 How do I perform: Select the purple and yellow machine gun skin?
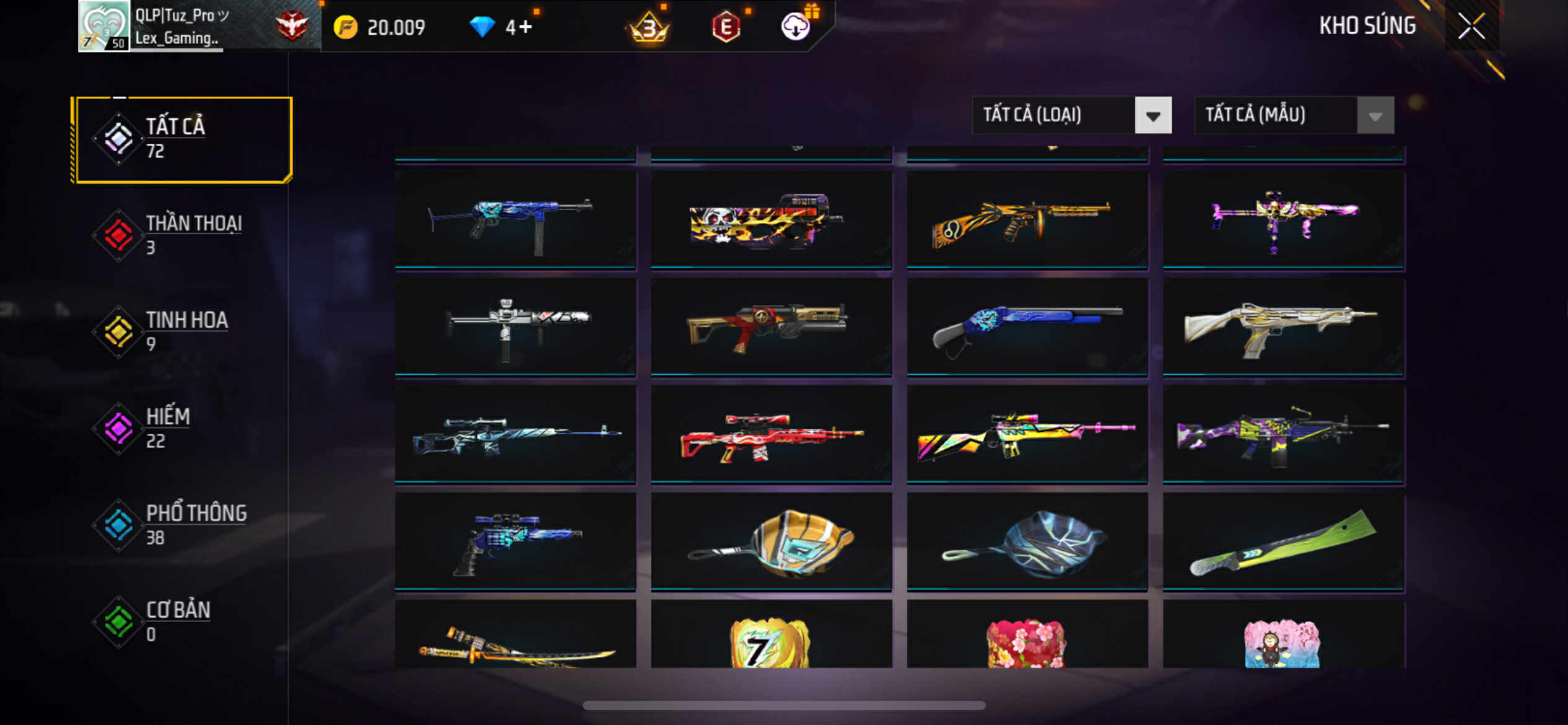click(1283, 435)
